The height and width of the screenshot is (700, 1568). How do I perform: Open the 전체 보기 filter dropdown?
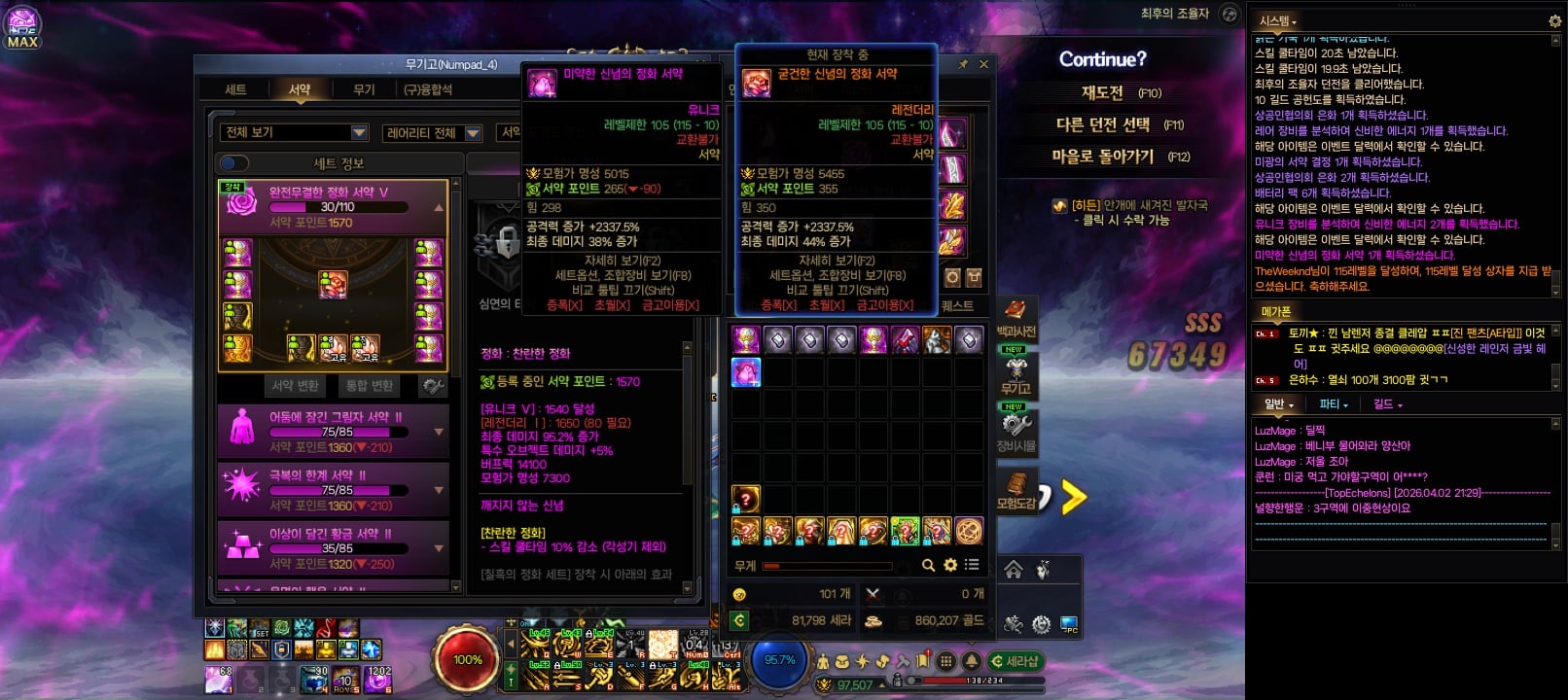[294, 132]
